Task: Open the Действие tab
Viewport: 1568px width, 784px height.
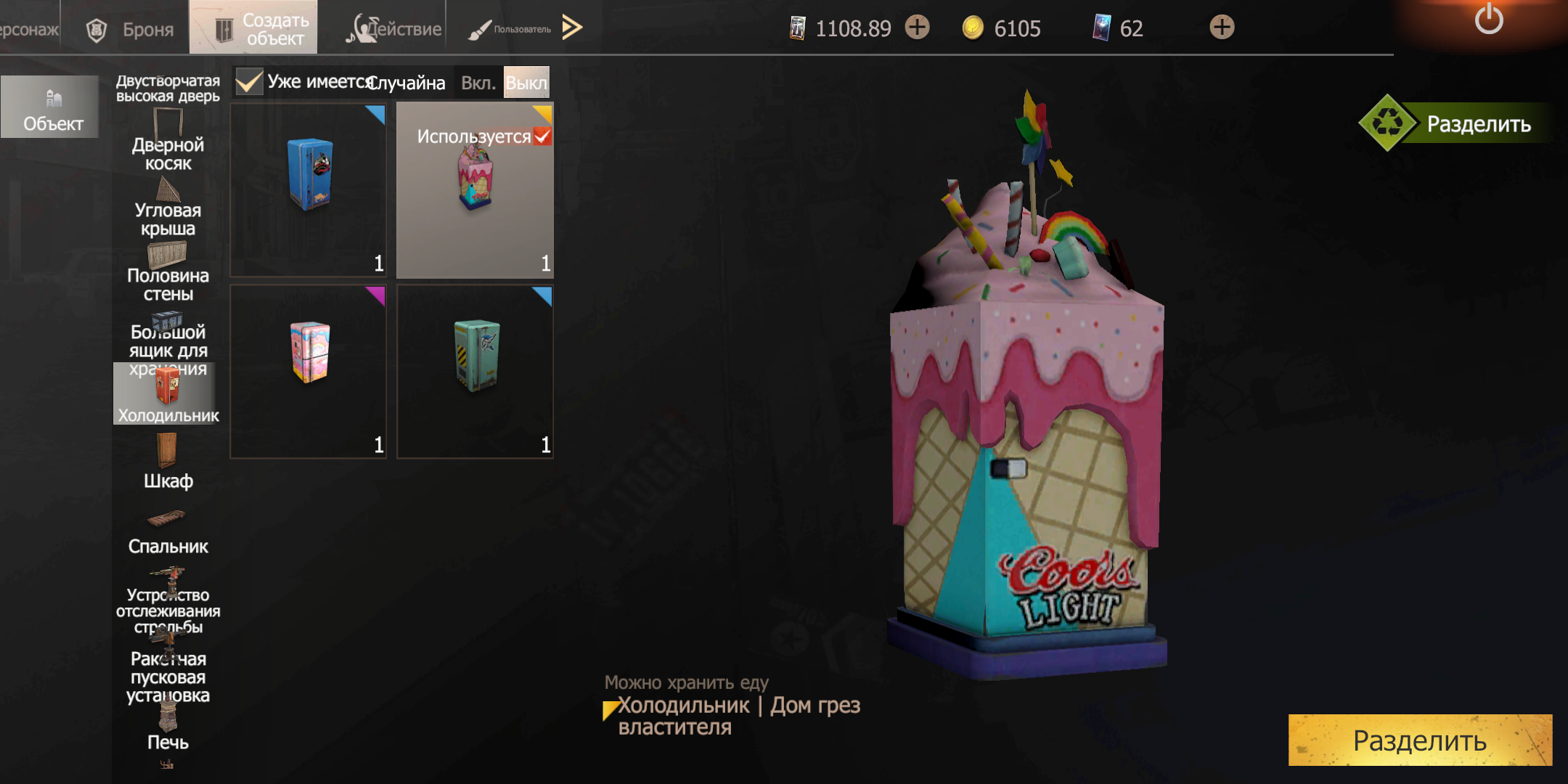Action: click(x=394, y=29)
